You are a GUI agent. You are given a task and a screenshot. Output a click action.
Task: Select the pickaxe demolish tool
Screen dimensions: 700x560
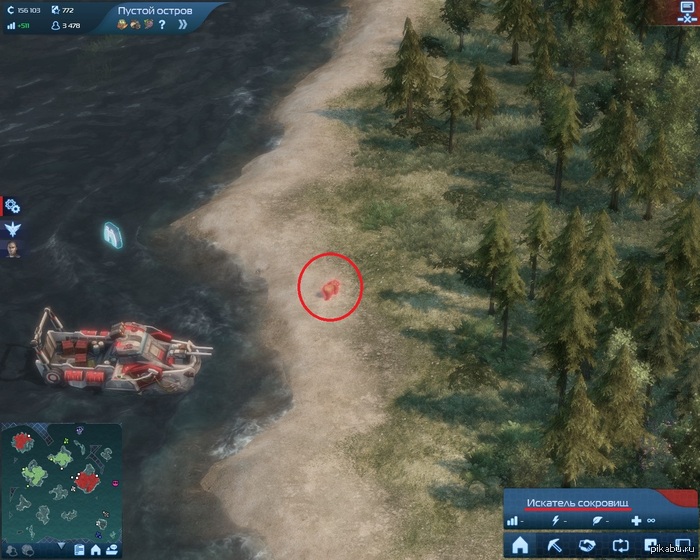[554, 546]
